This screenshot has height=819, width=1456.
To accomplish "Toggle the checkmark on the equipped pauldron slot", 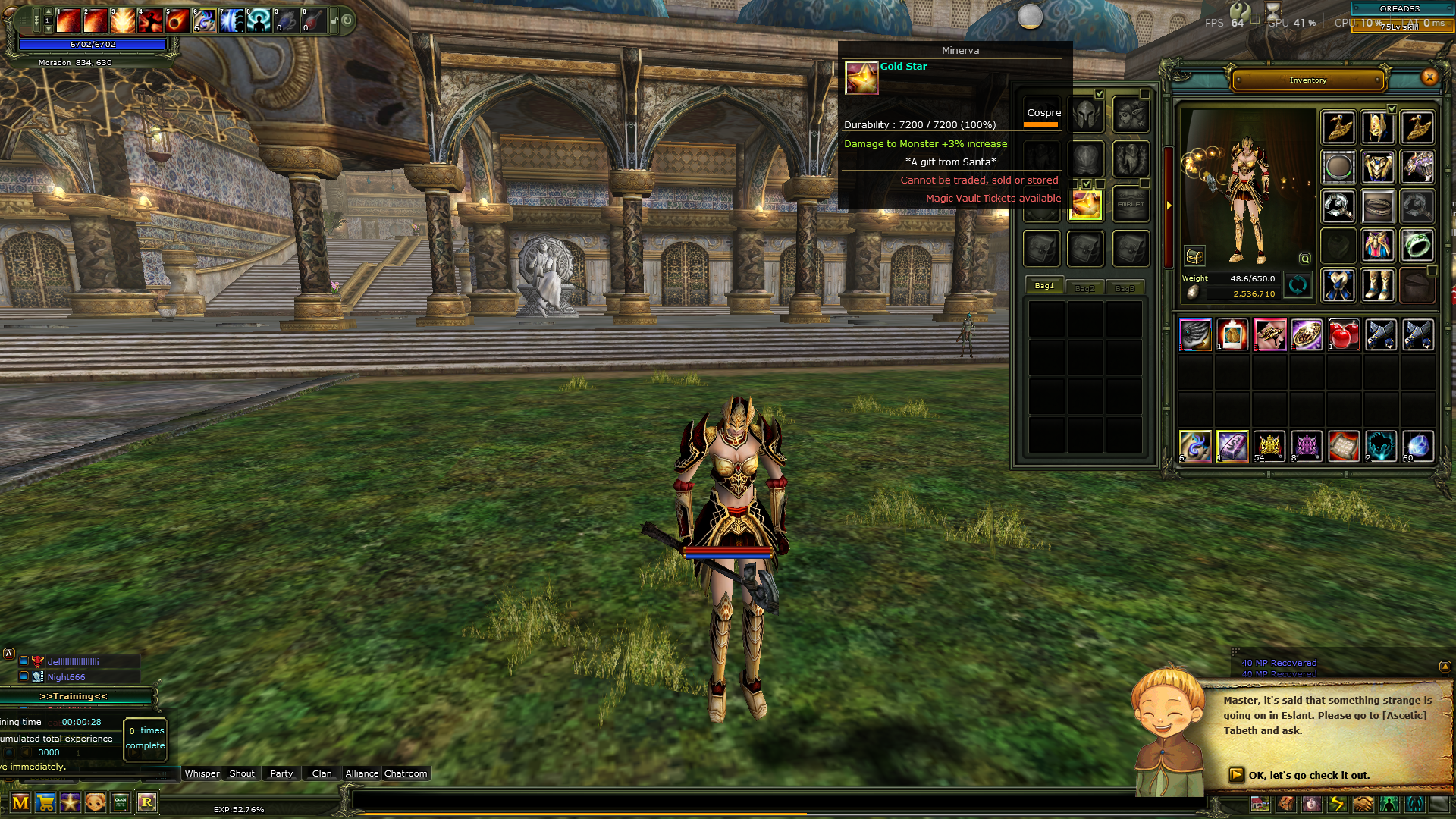I will (1392, 108).
